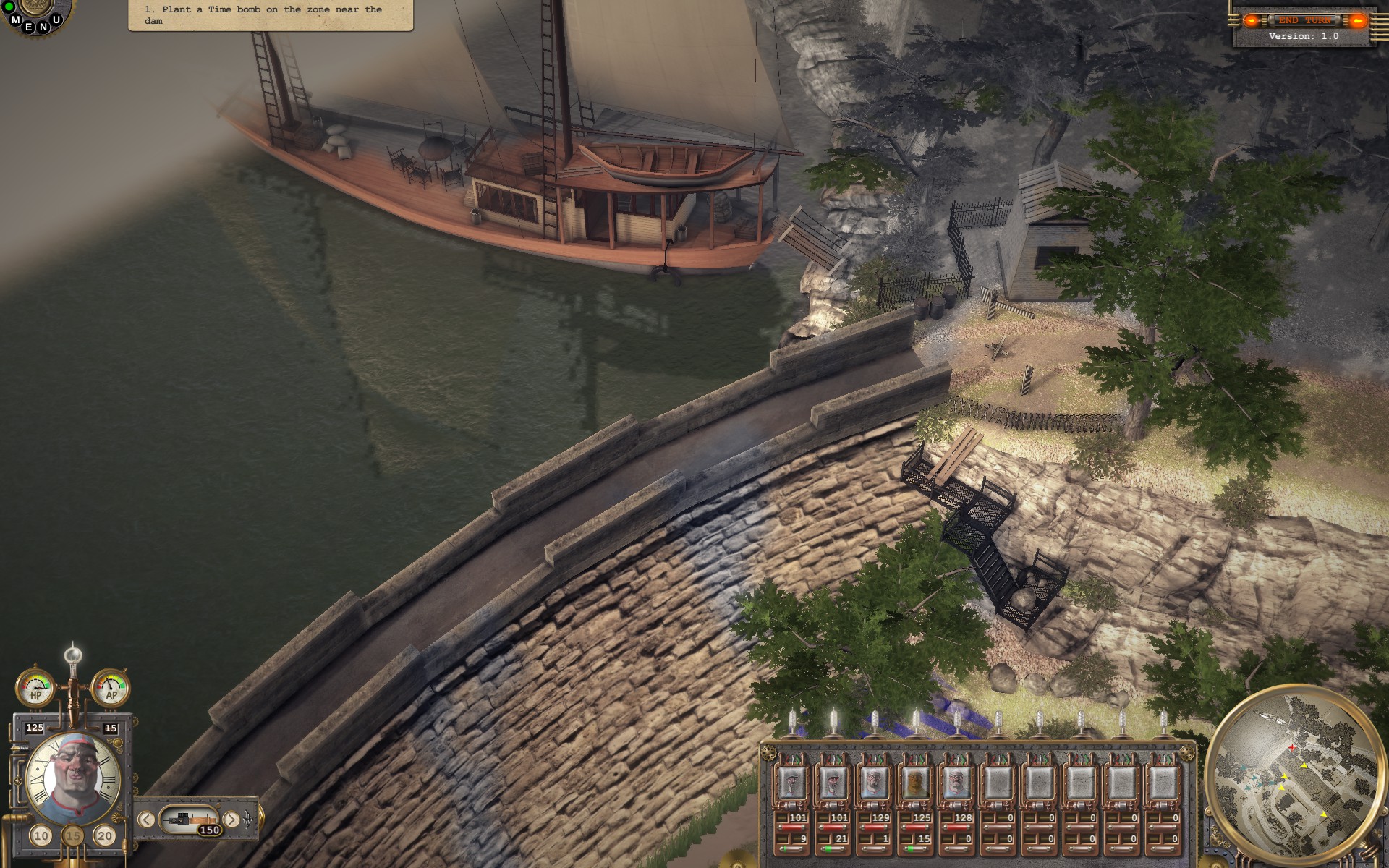Cycle to the previous weapon with the left chevron
1389x868 pixels.
146,819
